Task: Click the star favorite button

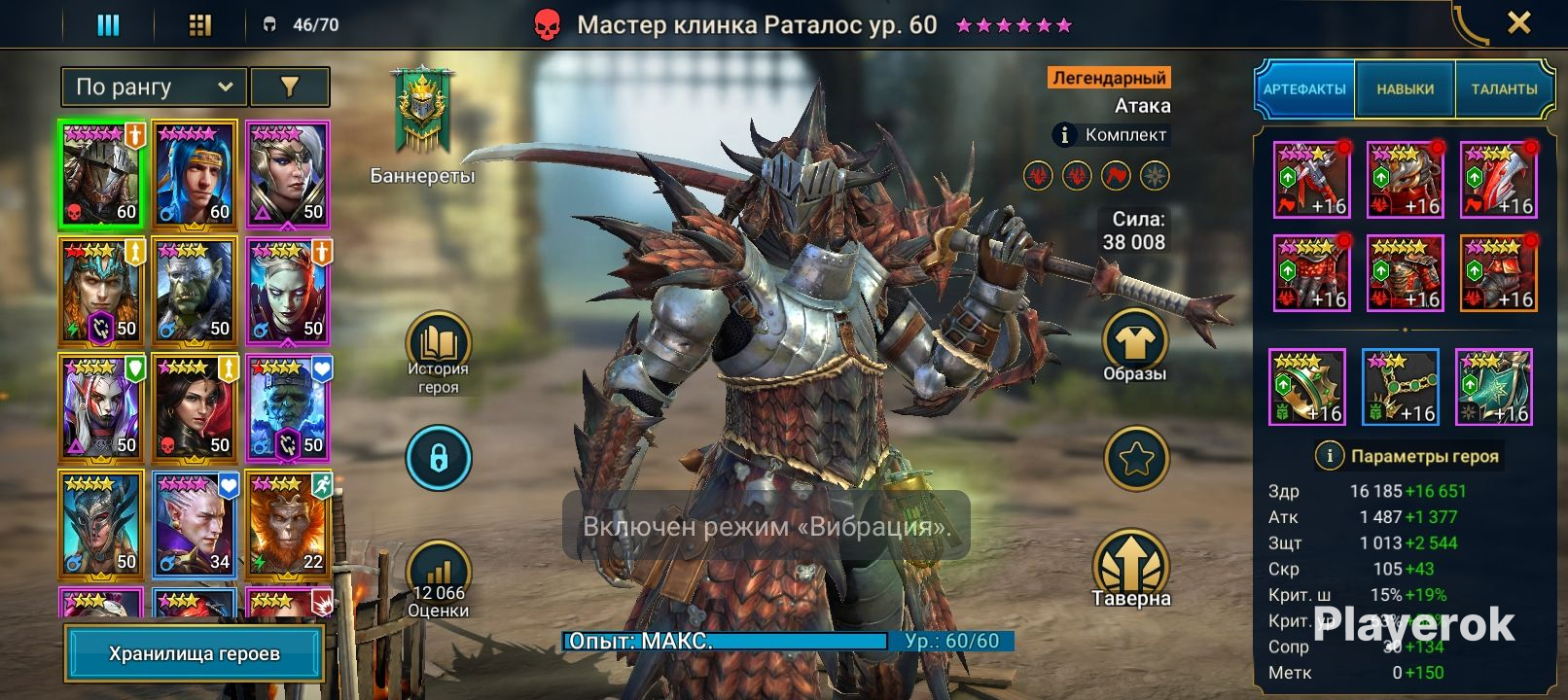Action: (x=1136, y=458)
